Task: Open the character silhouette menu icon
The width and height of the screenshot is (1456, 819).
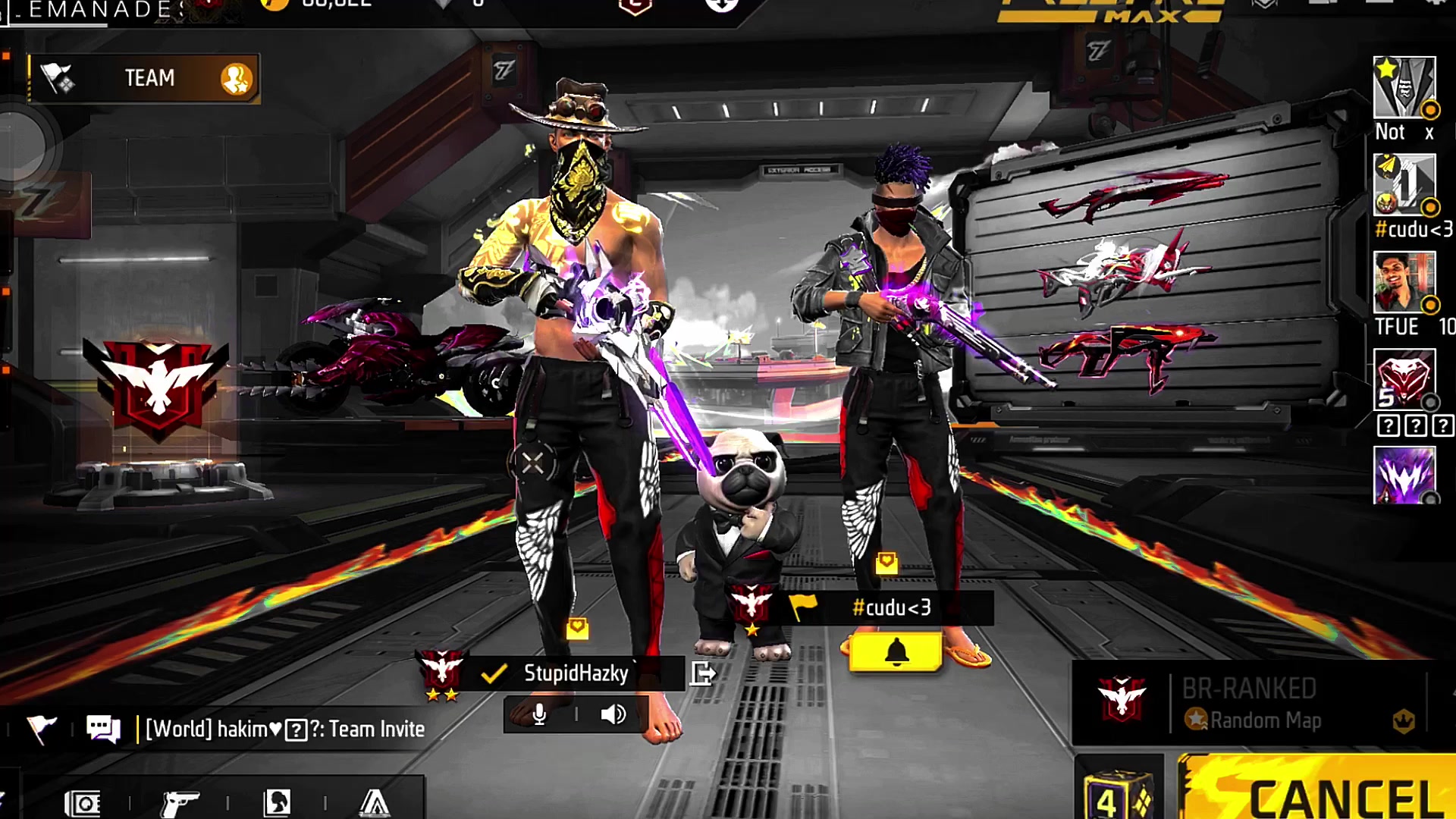Action: point(278,802)
